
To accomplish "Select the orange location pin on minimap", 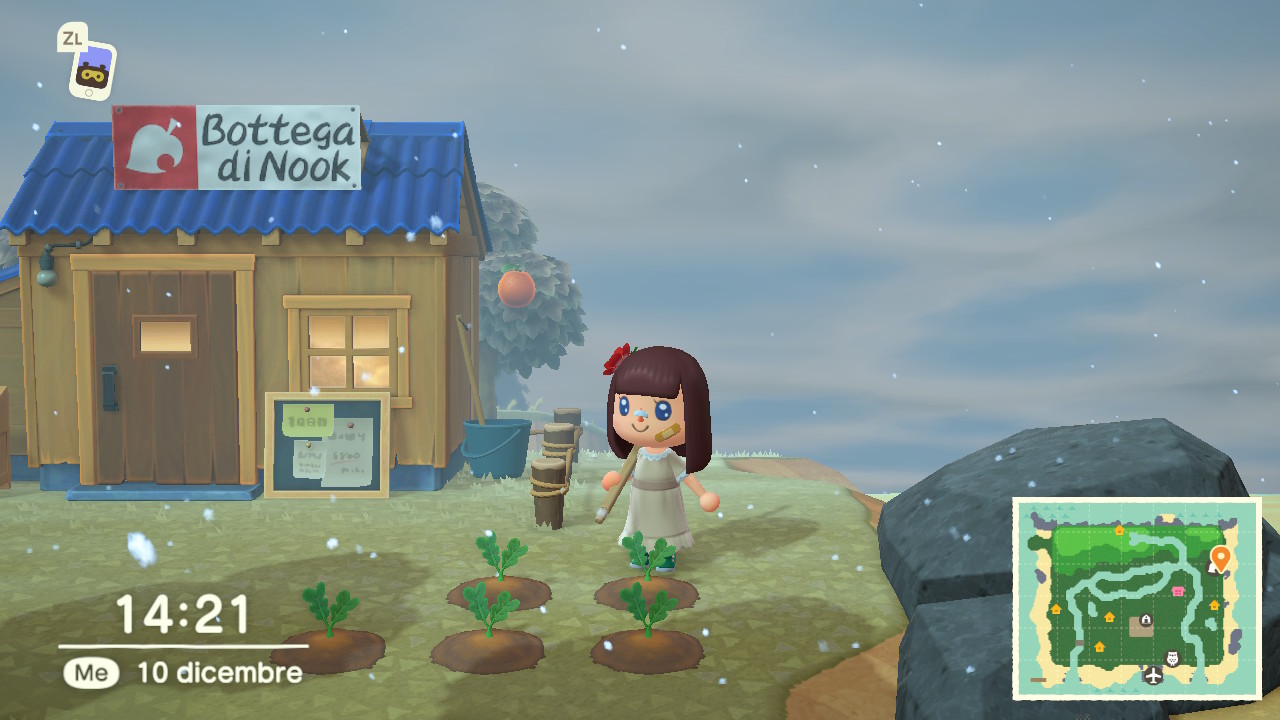I will pos(1219,557).
